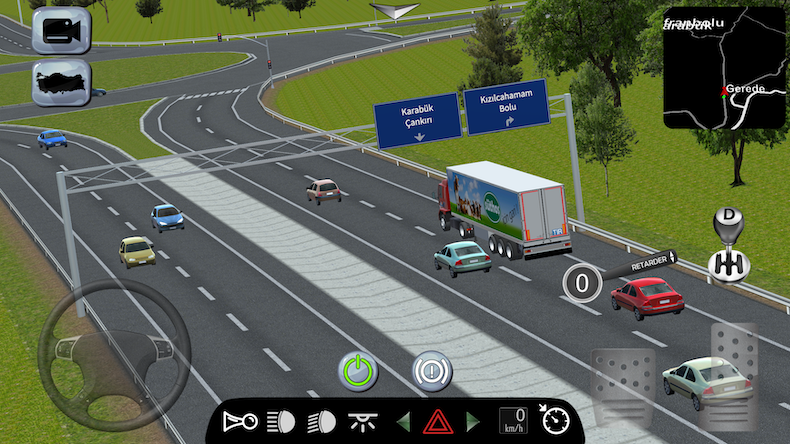Click the retarder lever dial
This screenshot has width=790, height=444.
tap(581, 282)
